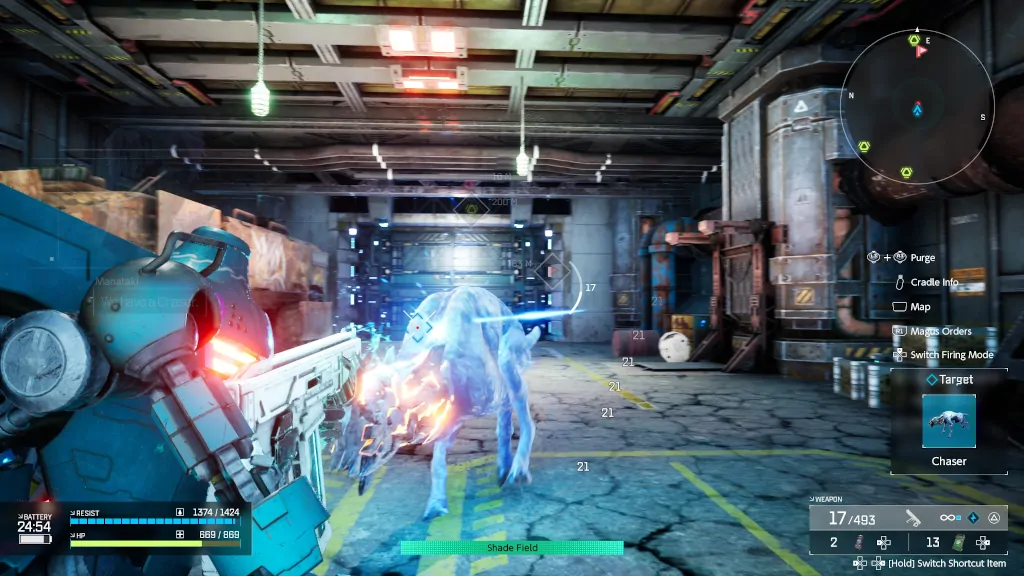Open the Map shortcut entry
This screenshot has width=1024, height=576.
click(920, 307)
